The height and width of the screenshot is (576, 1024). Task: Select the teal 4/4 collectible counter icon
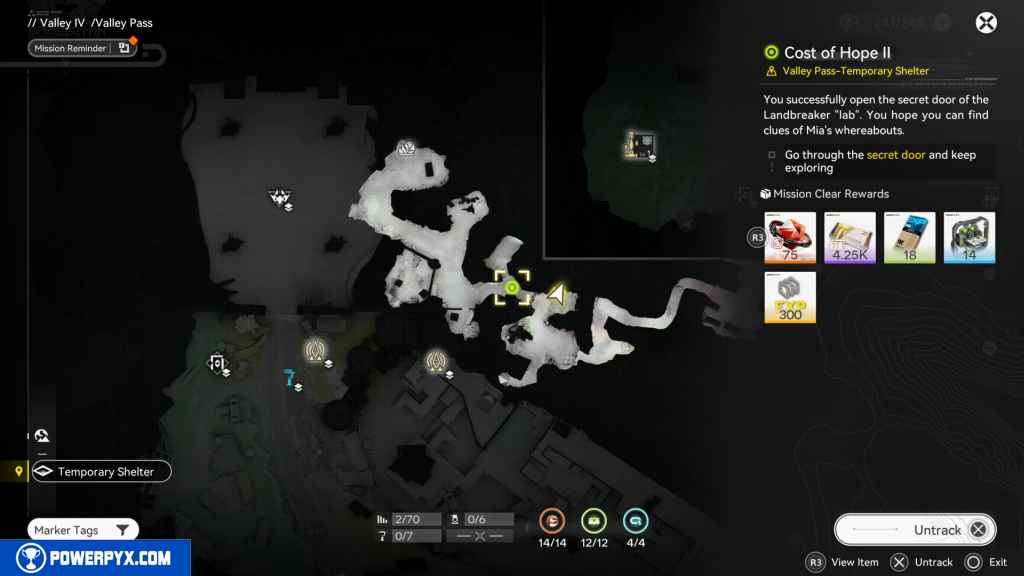point(635,520)
